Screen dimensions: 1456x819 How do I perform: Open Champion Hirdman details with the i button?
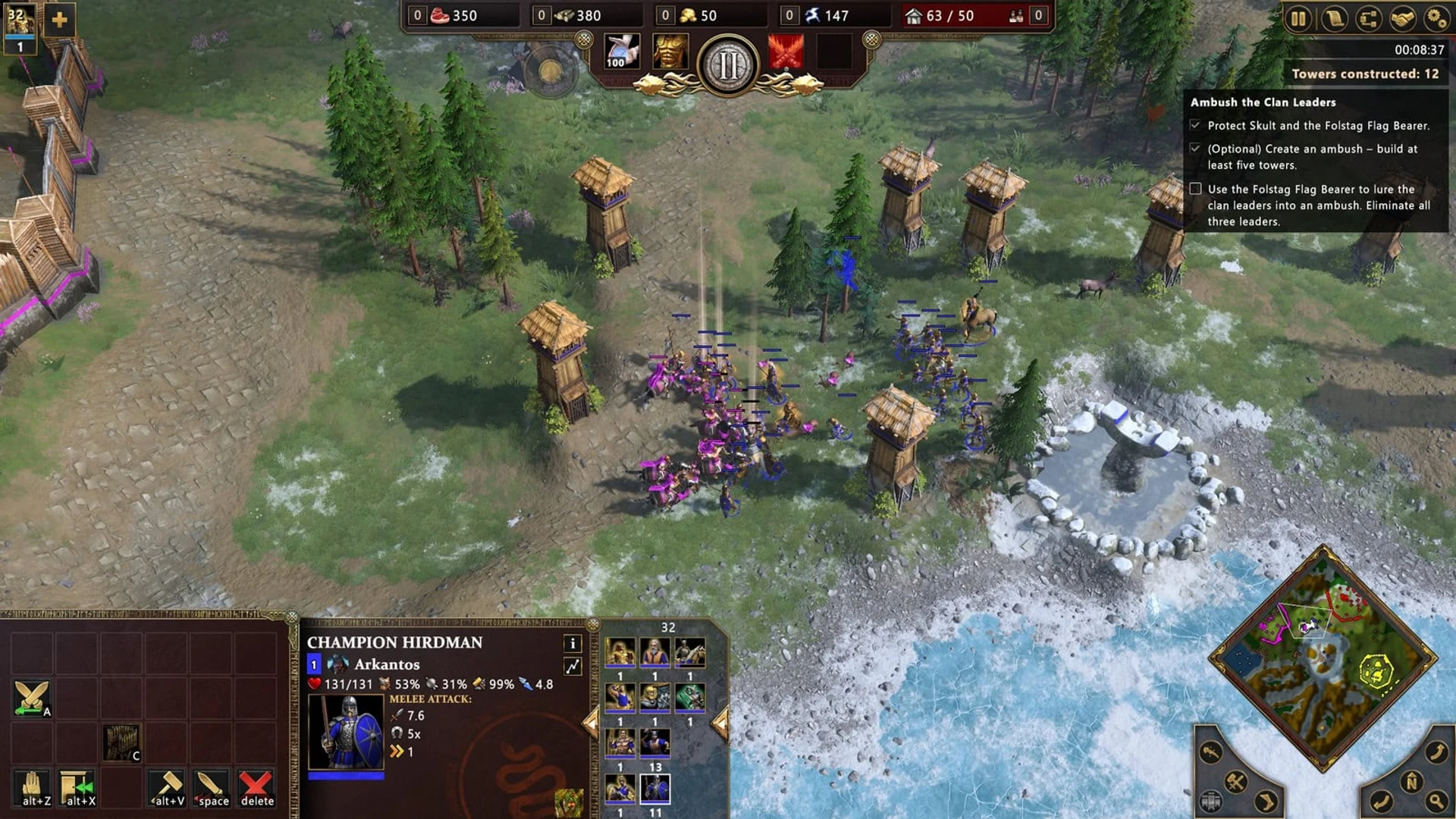[573, 645]
